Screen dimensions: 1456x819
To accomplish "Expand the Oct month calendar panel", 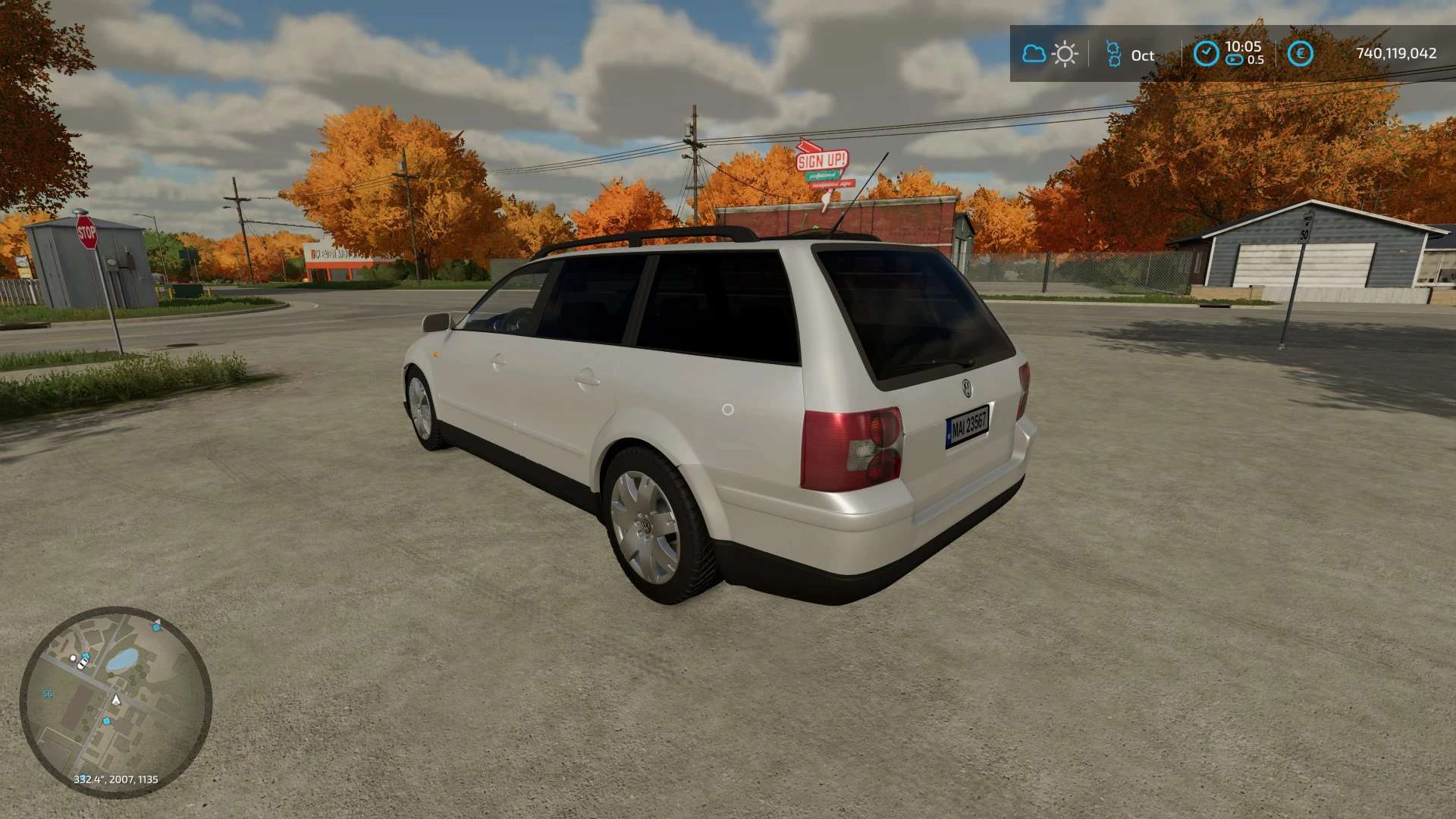I will [x=1144, y=55].
